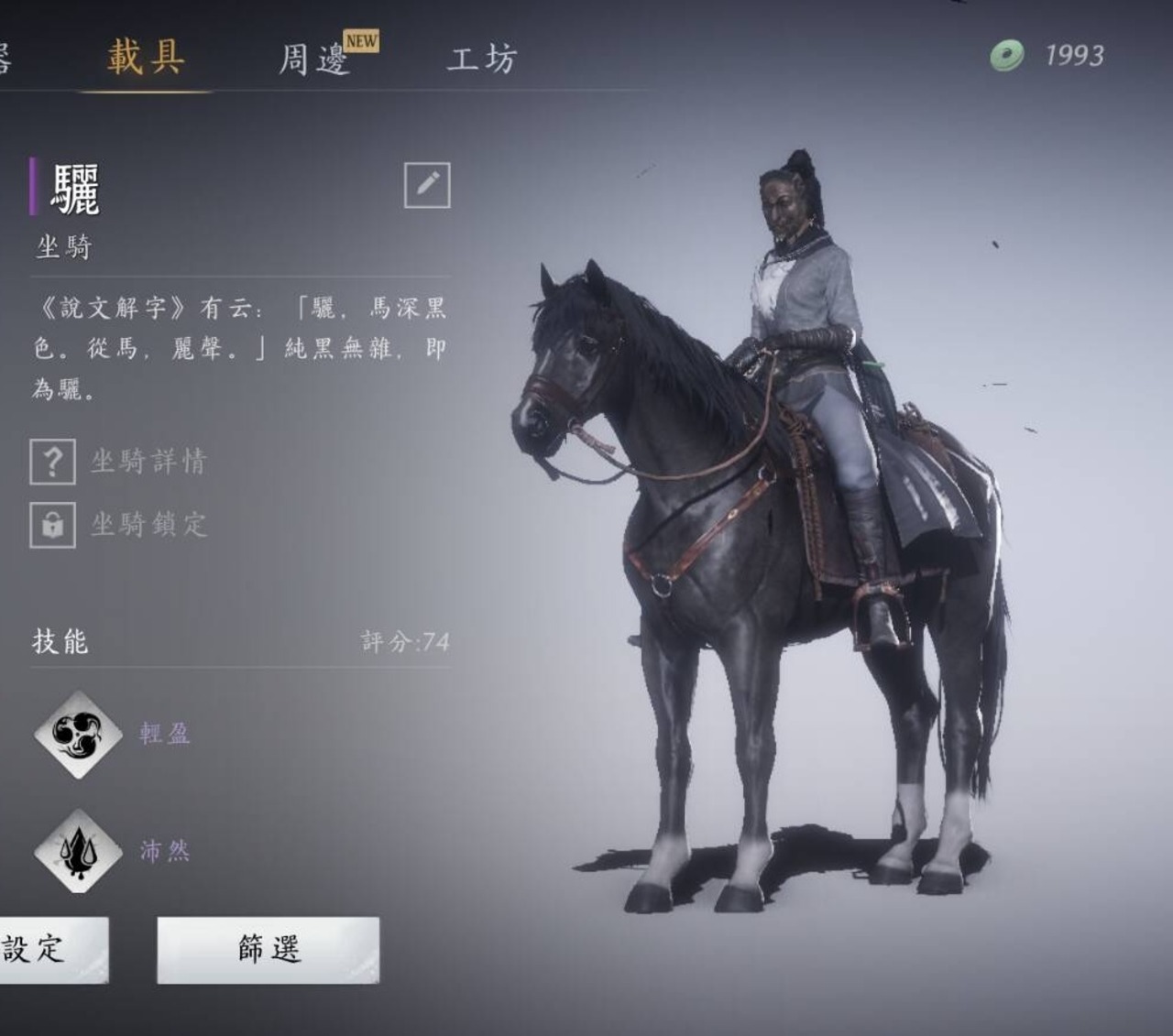Image resolution: width=1173 pixels, height=1036 pixels.
Task: Open the 周邊 tab
Action: pos(314,60)
